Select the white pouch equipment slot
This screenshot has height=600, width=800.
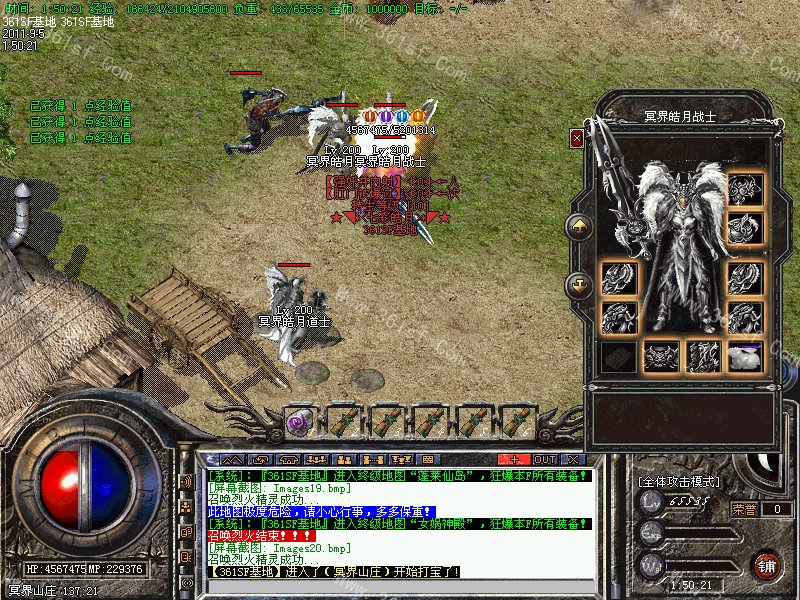(x=745, y=356)
